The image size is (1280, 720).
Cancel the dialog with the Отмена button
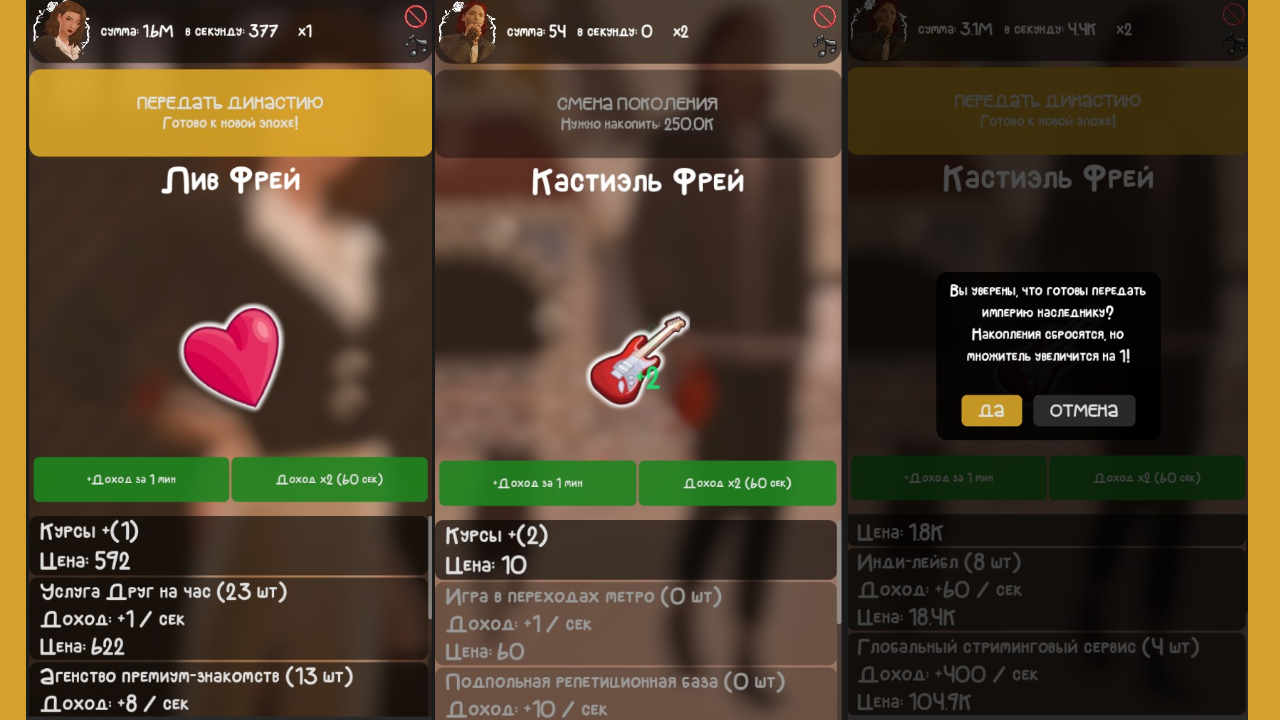[1084, 410]
